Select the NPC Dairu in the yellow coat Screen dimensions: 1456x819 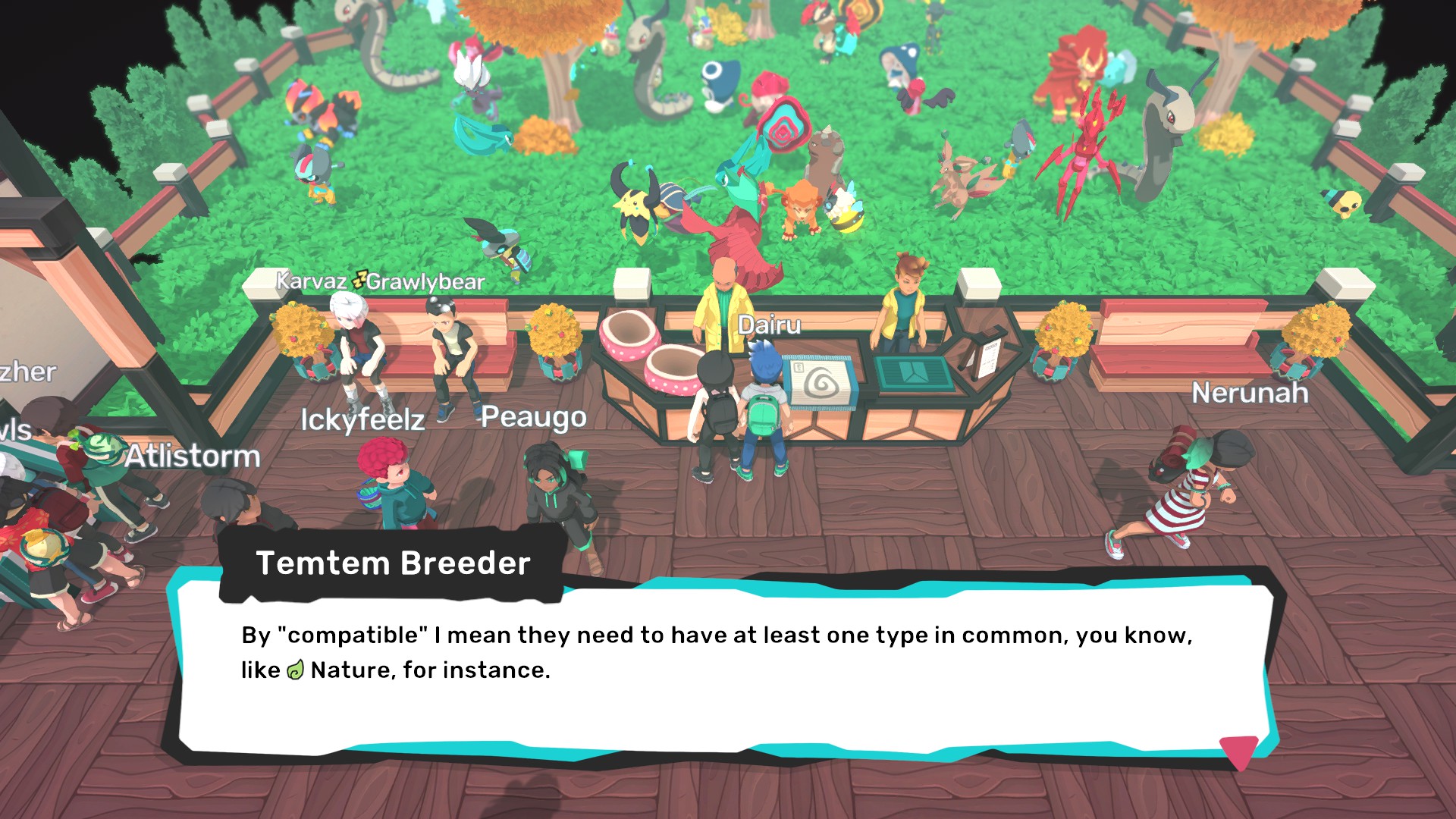(x=726, y=303)
